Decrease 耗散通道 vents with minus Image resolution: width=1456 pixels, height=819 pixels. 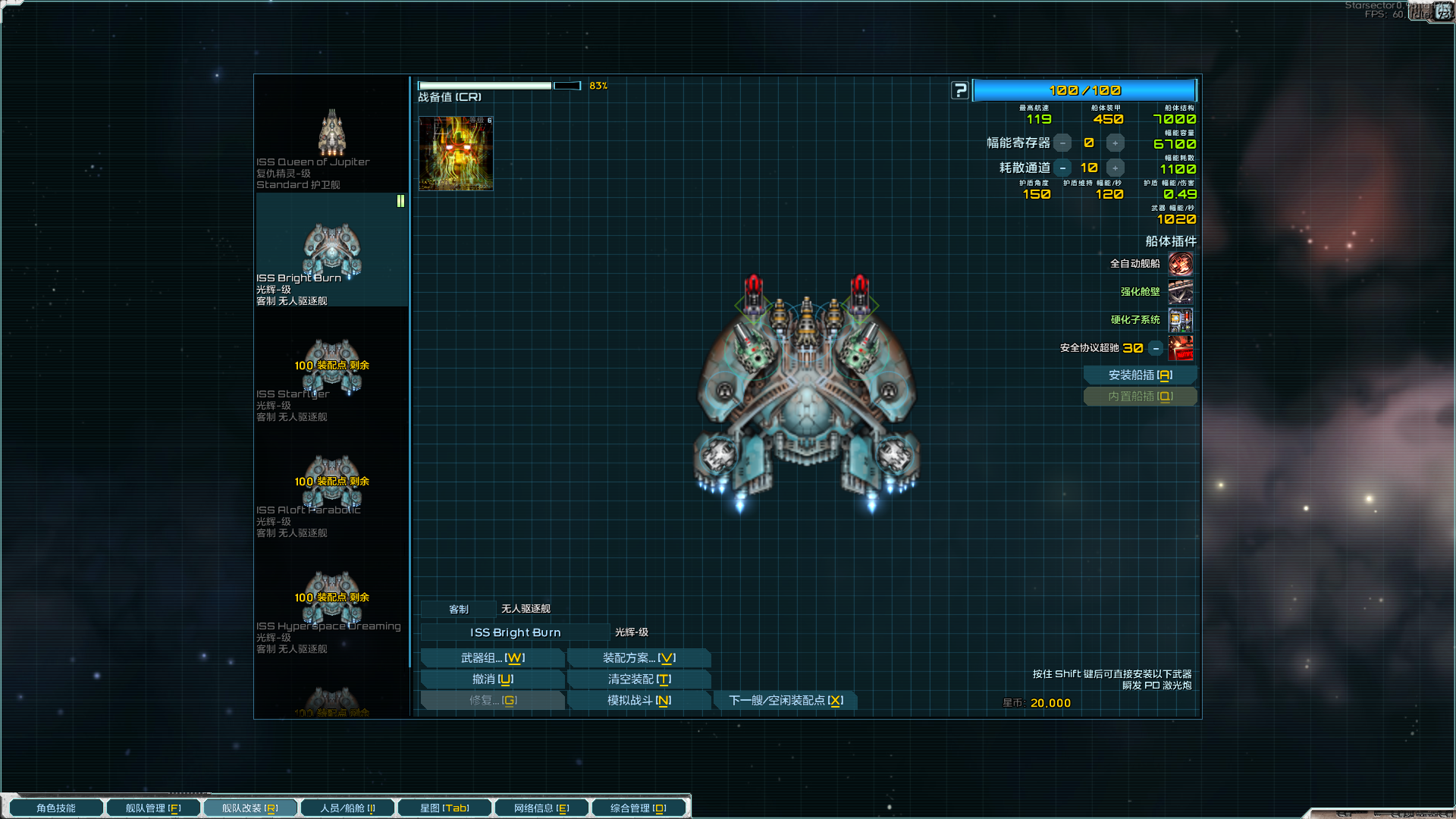click(x=1063, y=168)
